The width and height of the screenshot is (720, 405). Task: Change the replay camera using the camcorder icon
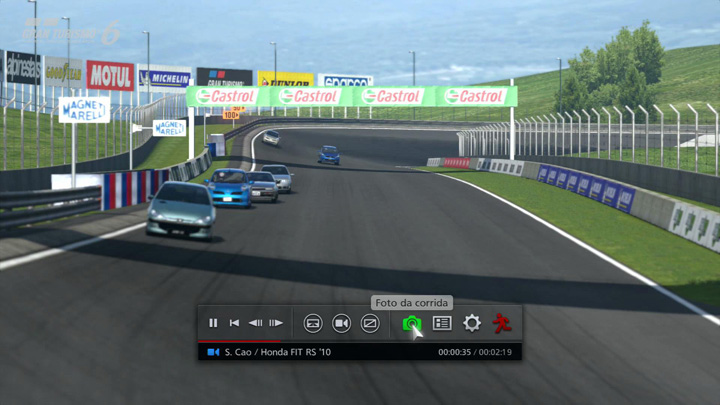coord(341,323)
